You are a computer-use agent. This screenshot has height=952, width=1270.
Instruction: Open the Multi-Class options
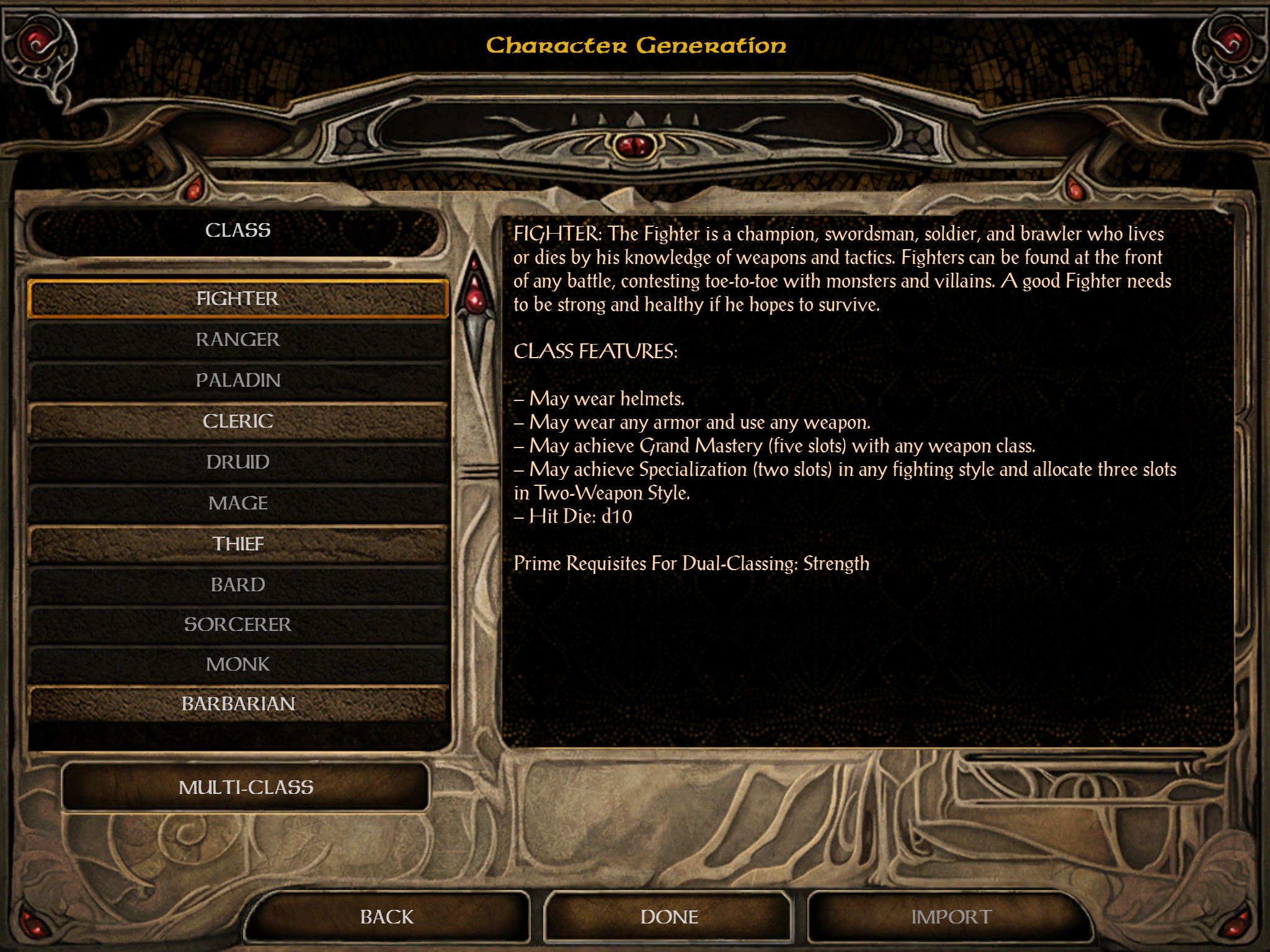(246, 787)
